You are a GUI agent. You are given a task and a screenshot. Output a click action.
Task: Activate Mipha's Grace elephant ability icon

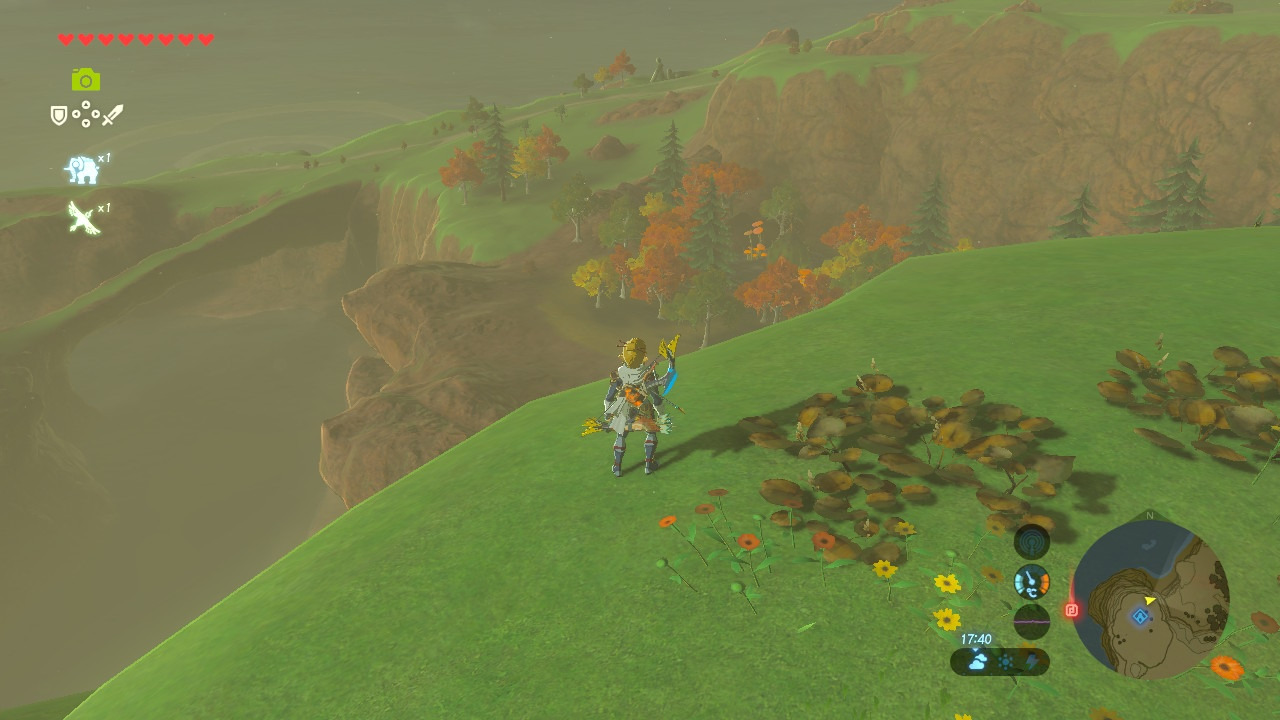(x=82, y=170)
